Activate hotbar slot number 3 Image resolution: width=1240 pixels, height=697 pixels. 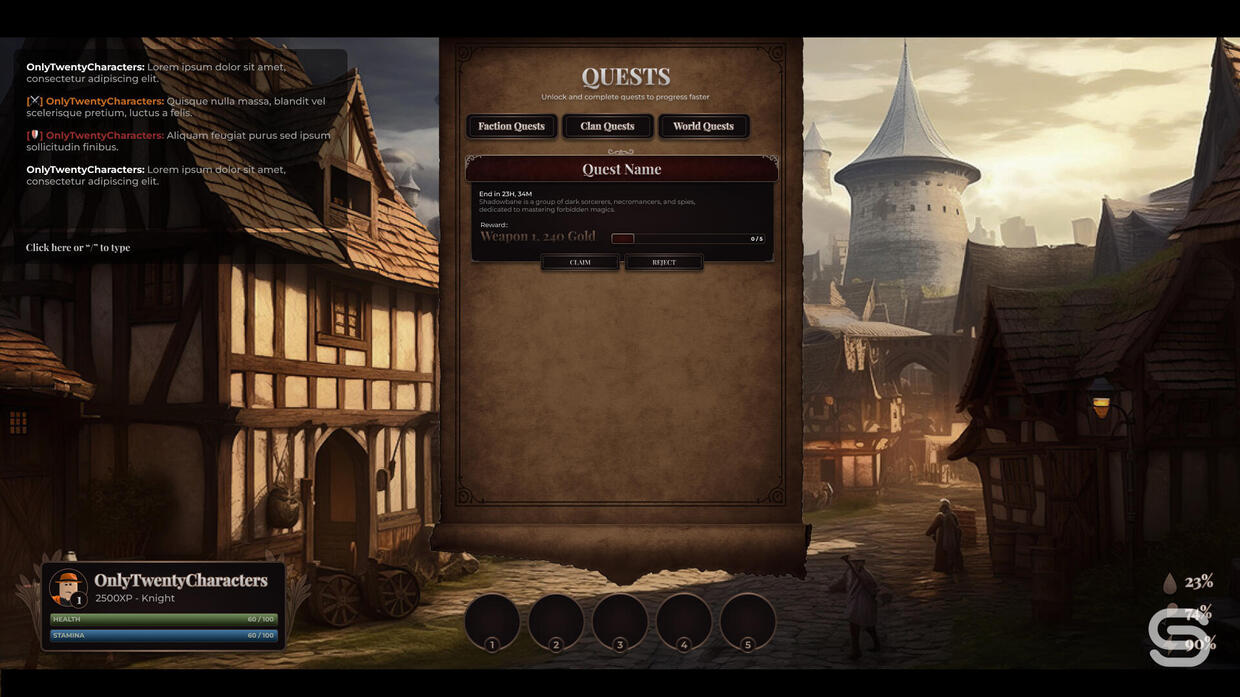point(620,621)
